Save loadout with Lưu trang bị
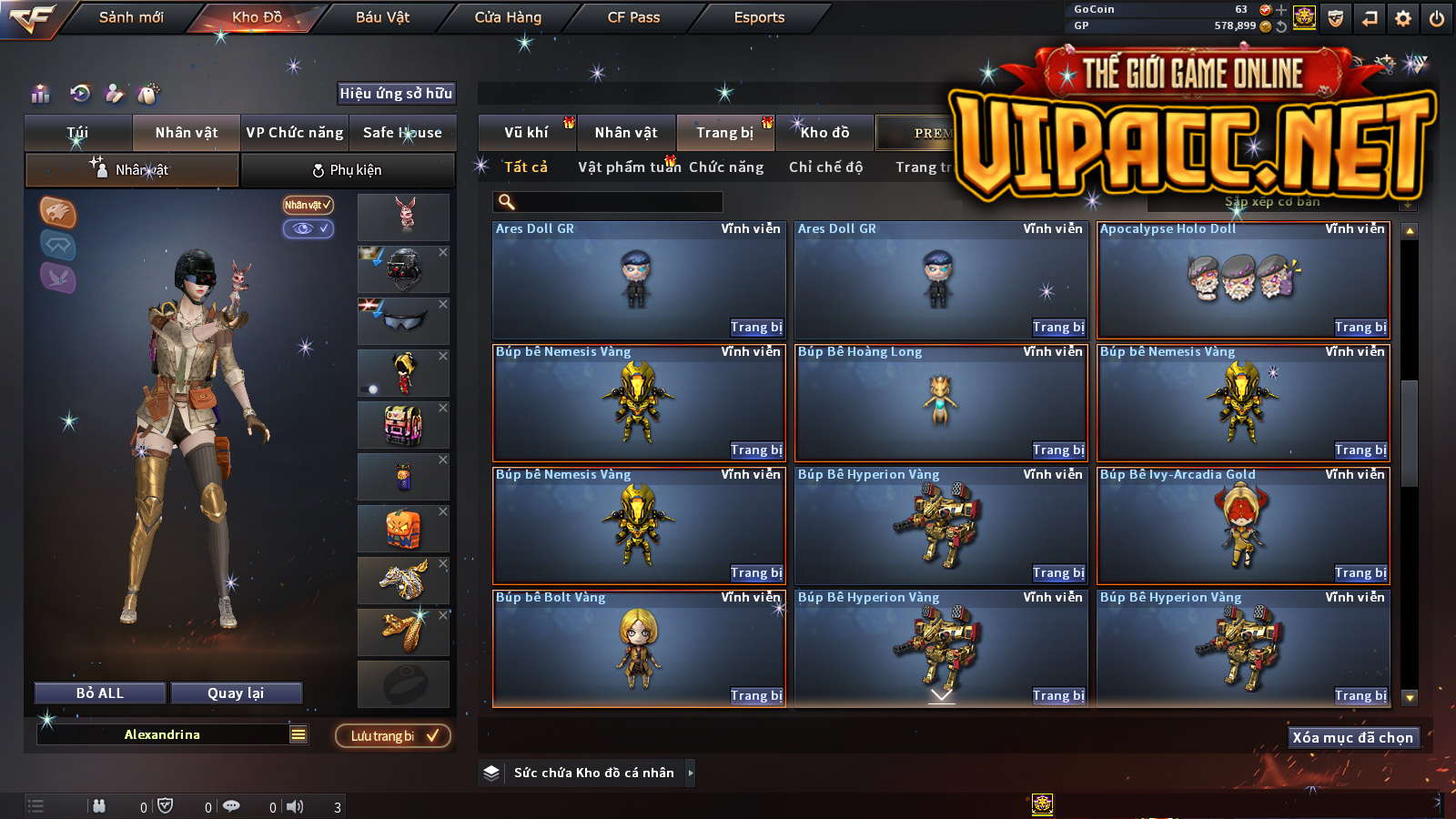The height and width of the screenshot is (819, 1456). coord(393,736)
